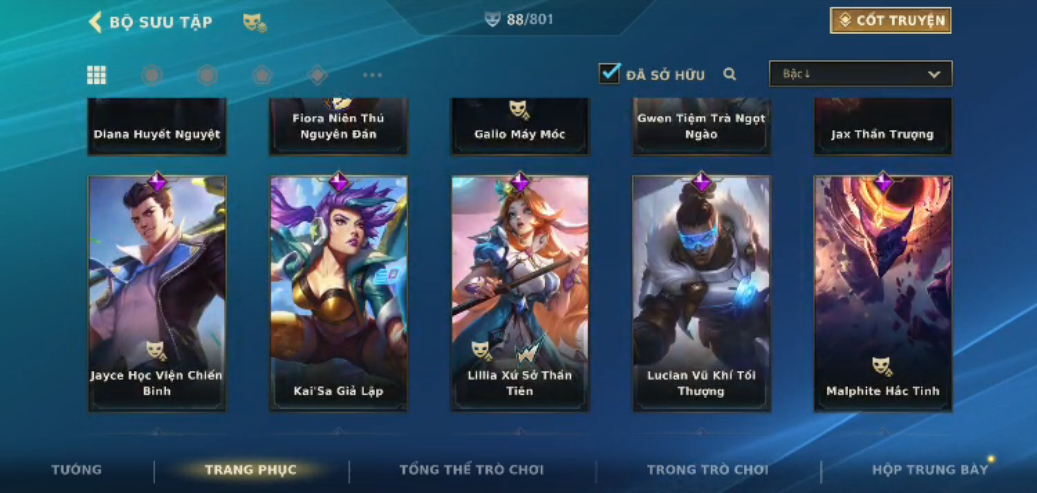The image size is (1037, 493).
Task: Open the Trong Trò Chơi tab
Action: [708, 470]
